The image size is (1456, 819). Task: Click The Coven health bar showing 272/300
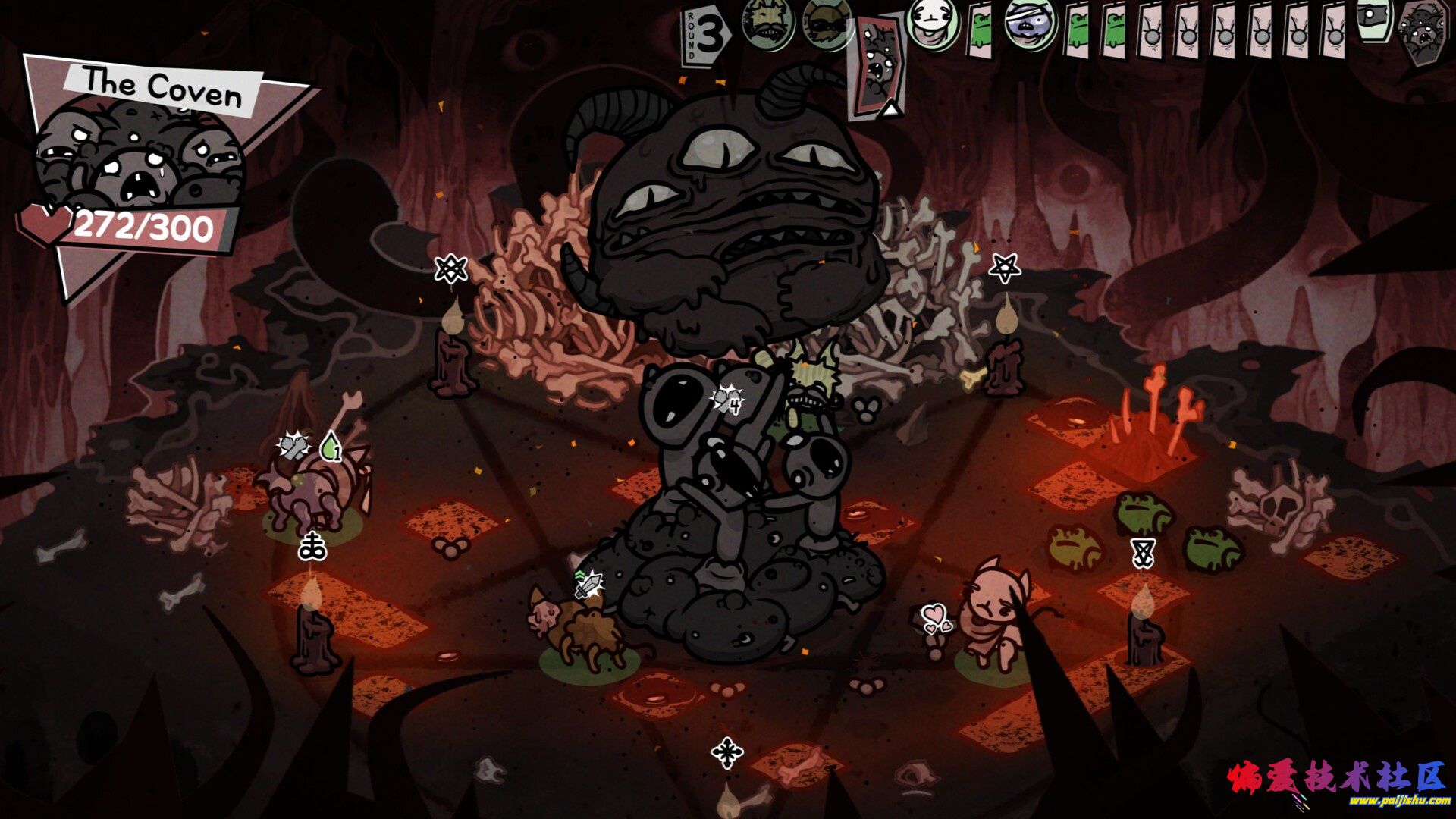pos(144,224)
